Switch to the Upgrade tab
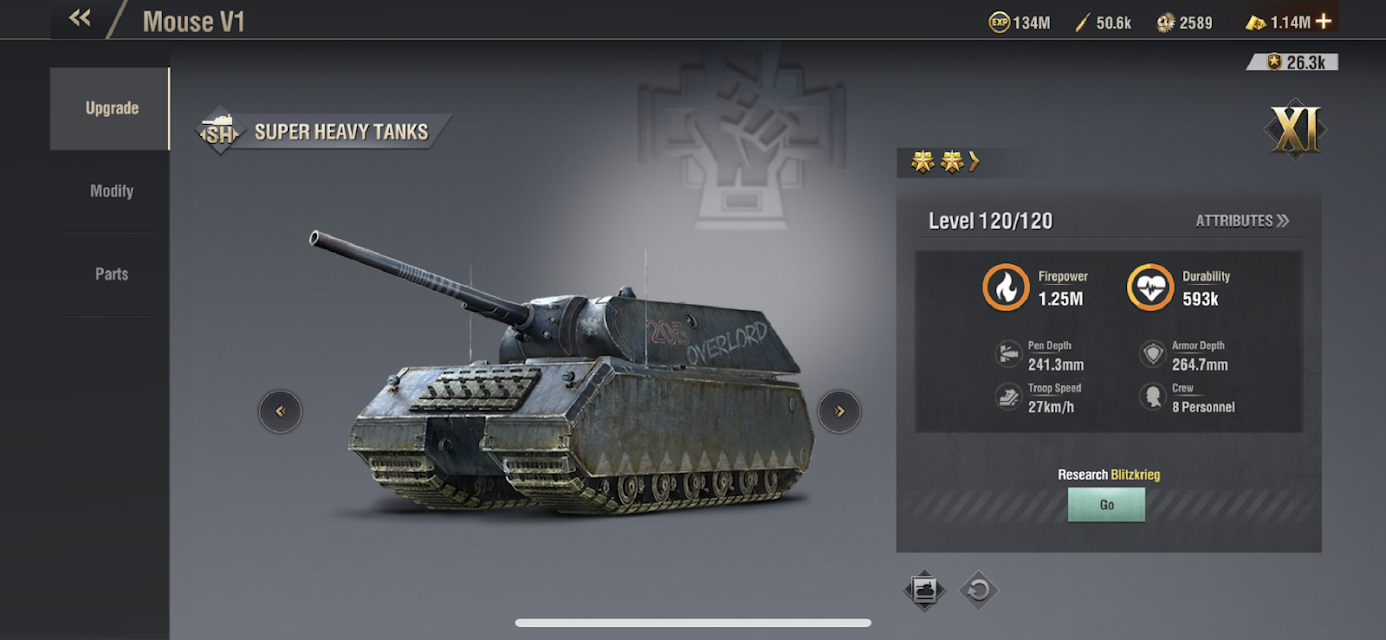1386x640 pixels. tap(111, 108)
